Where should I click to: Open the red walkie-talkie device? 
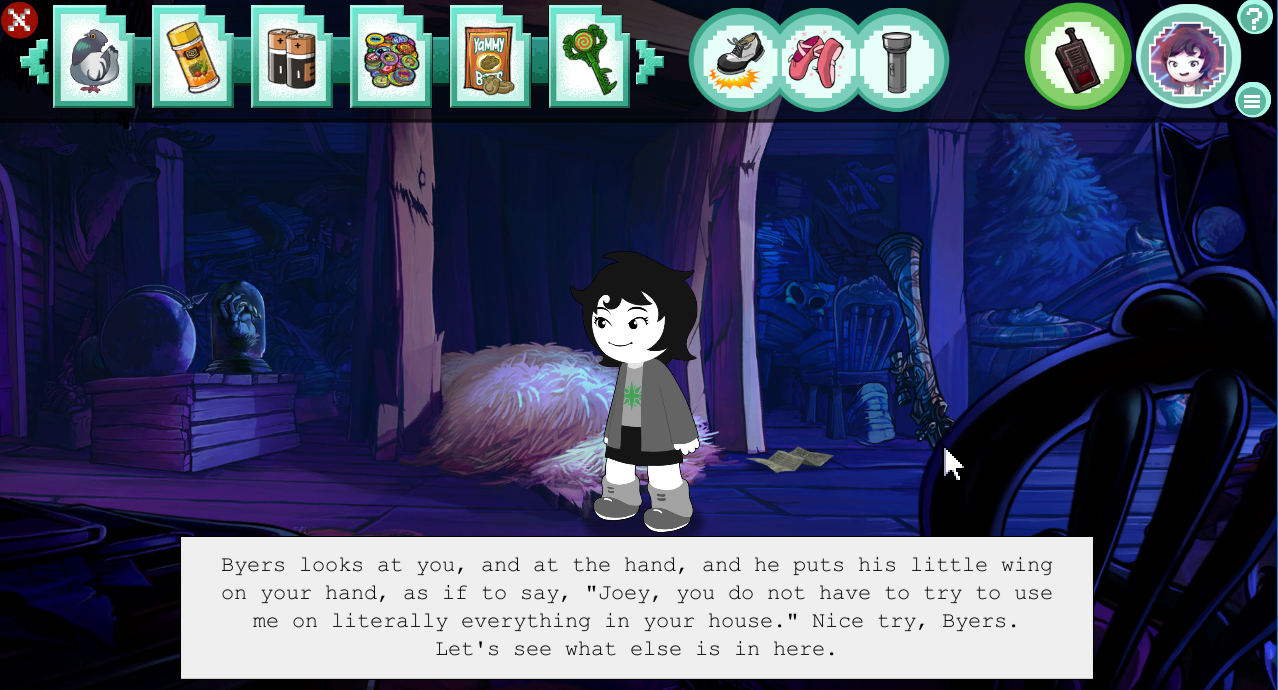1078,57
